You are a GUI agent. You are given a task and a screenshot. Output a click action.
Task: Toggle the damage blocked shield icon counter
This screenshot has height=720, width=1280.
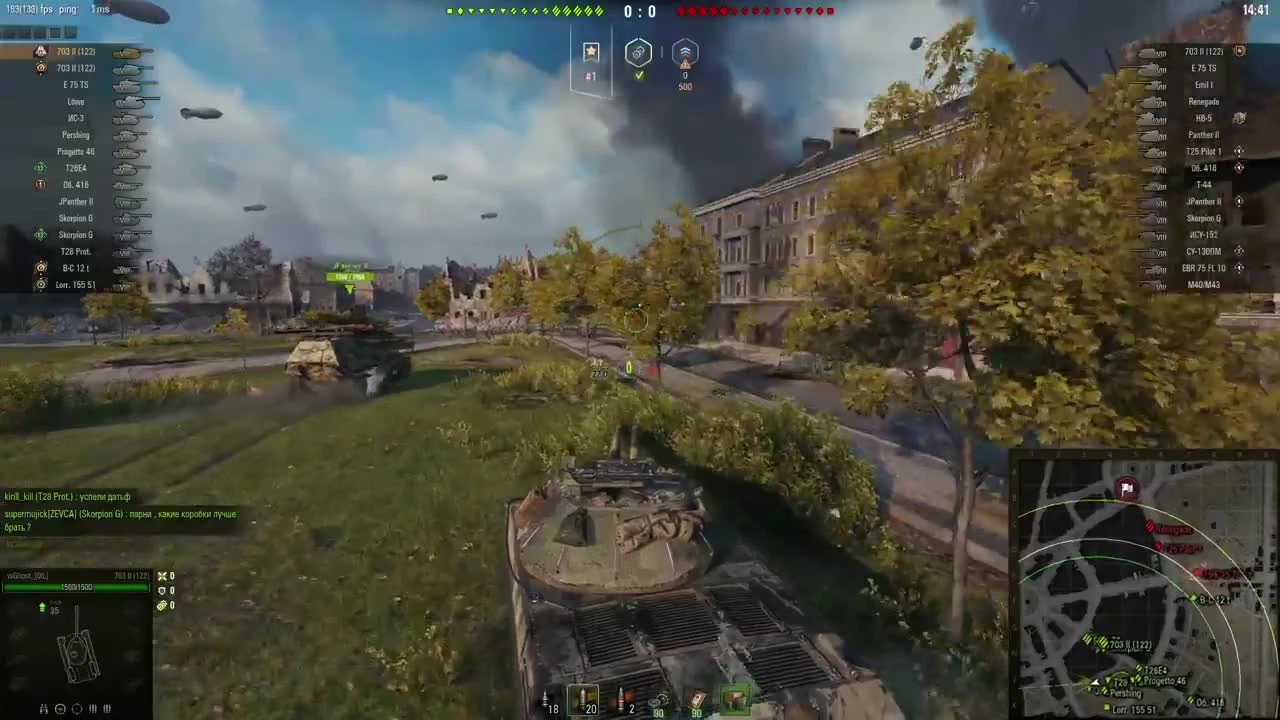pyautogui.click(x=162, y=590)
